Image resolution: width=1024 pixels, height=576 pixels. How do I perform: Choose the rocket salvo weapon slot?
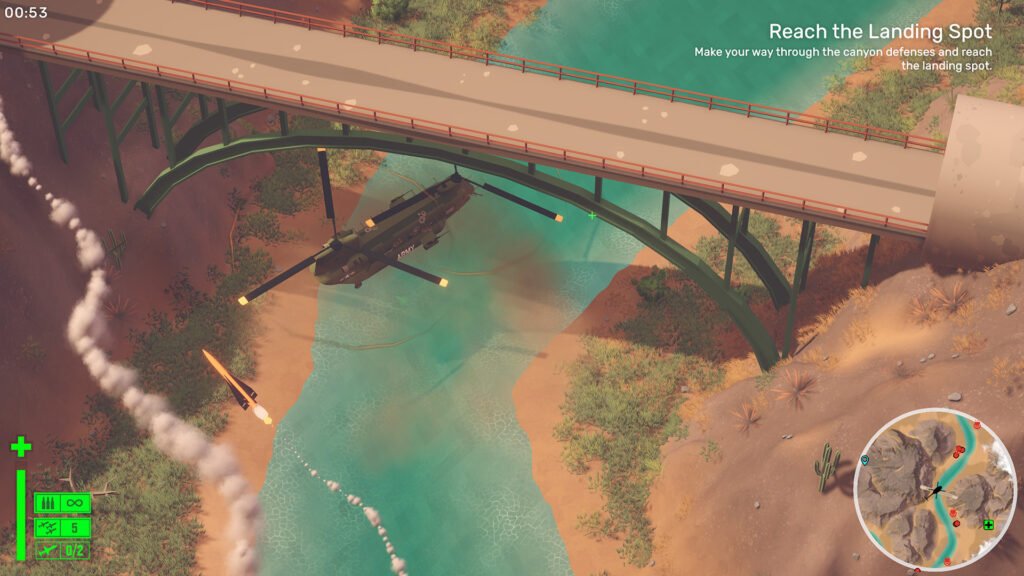[x=62, y=527]
